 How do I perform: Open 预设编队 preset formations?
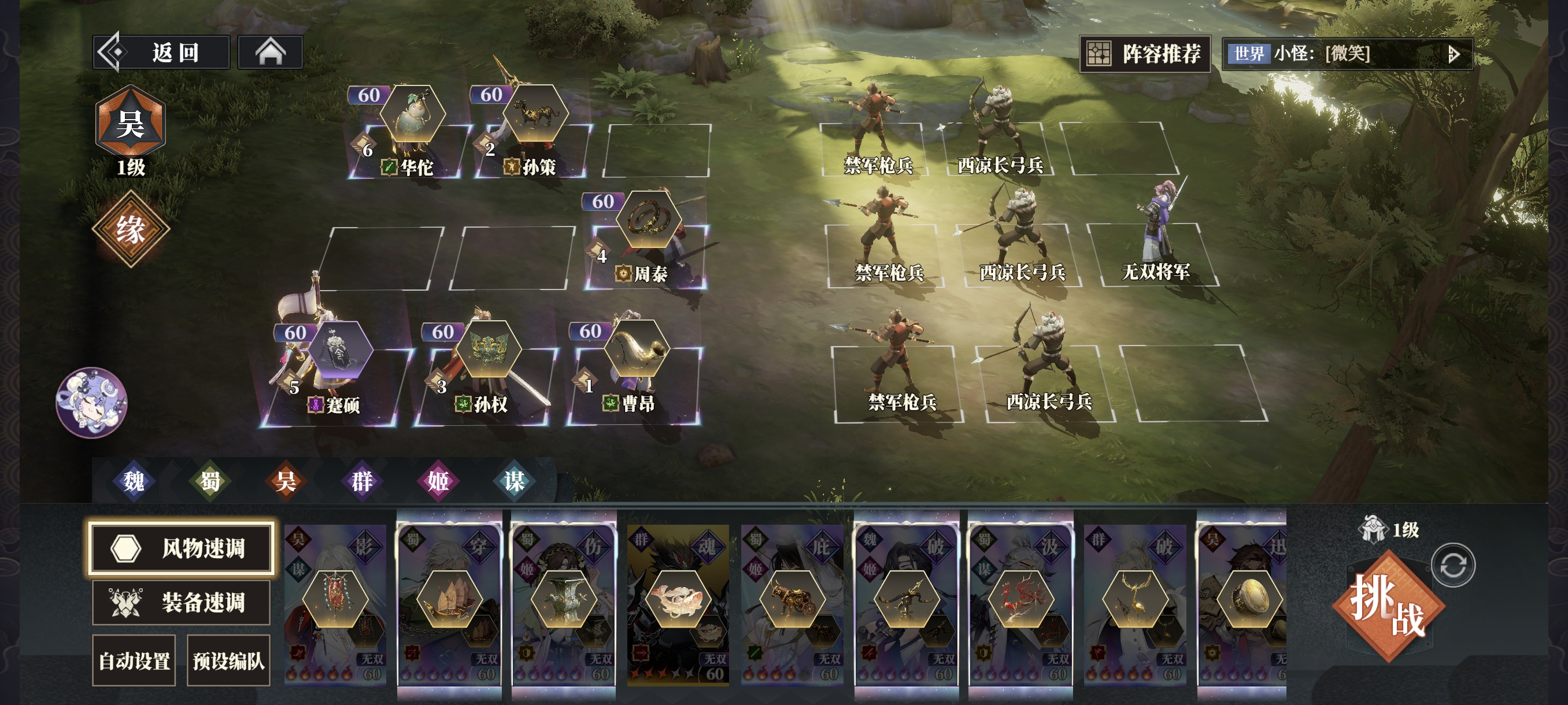[228, 661]
